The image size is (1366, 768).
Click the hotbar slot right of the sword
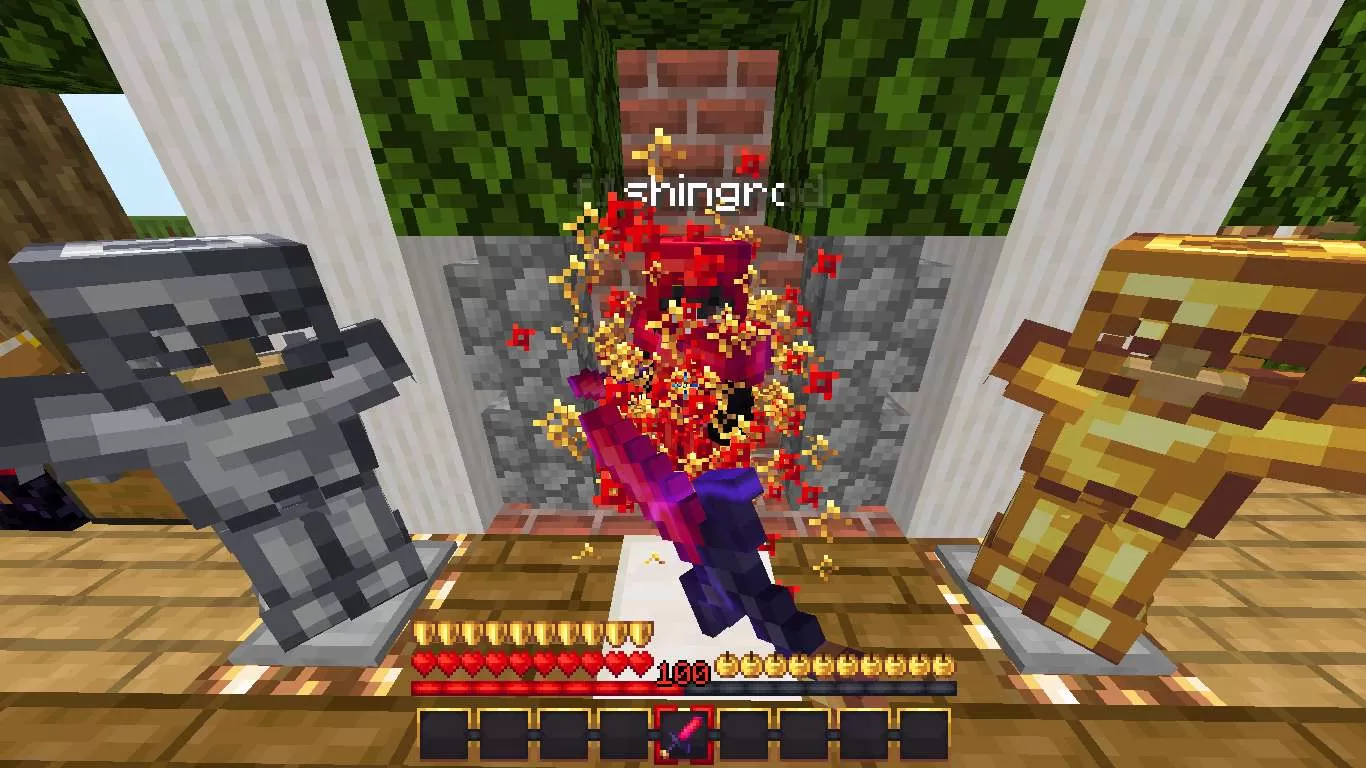point(744,735)
